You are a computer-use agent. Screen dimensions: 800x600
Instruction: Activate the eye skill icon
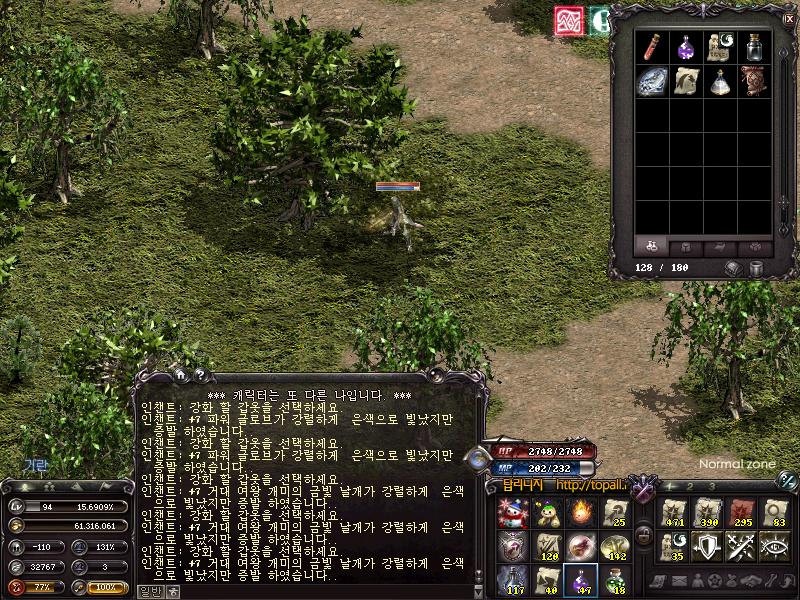pyautogui.click(x=775, y=547)
